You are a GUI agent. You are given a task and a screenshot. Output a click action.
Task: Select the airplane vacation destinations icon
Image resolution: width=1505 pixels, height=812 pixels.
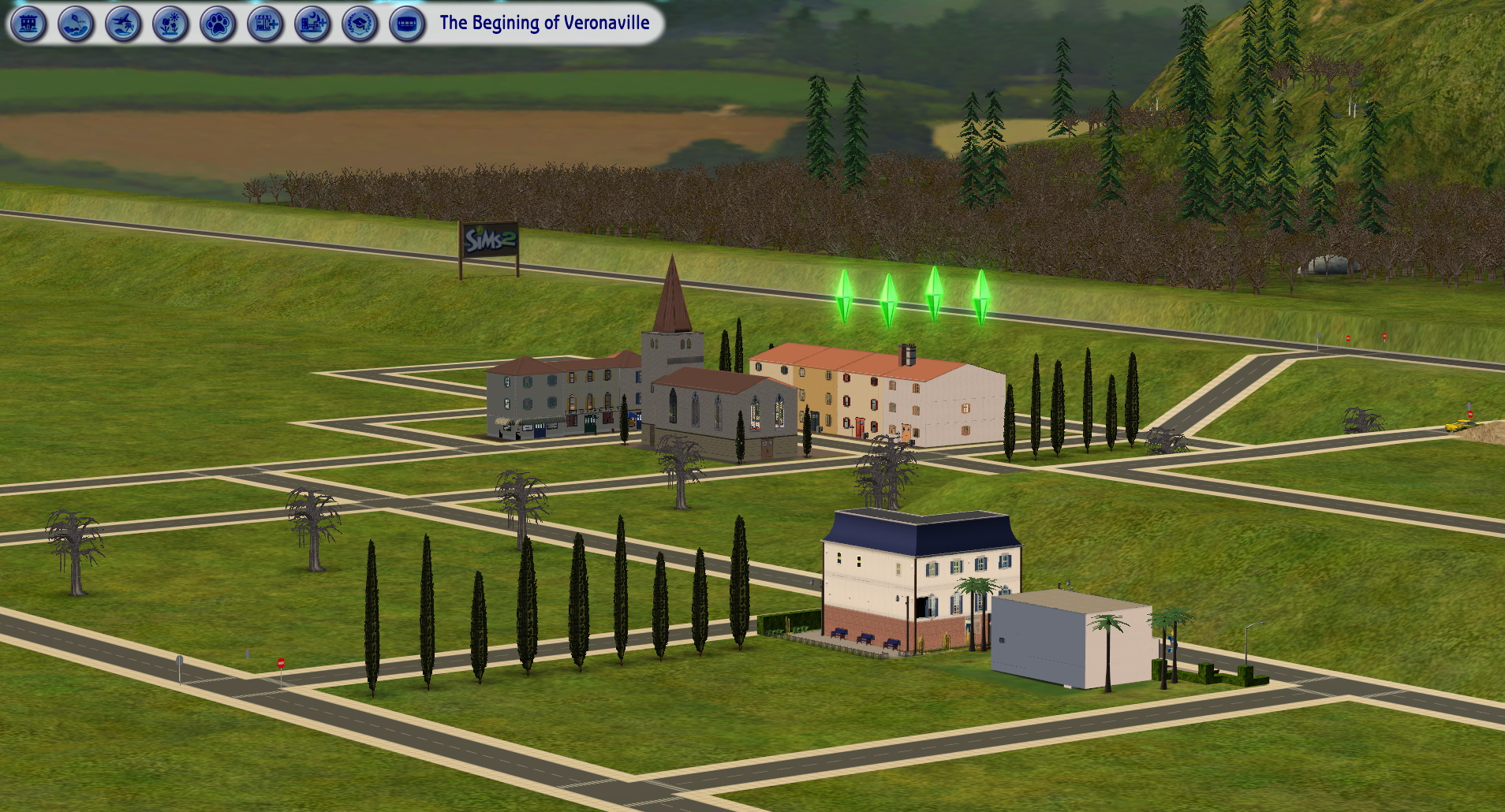123,24
